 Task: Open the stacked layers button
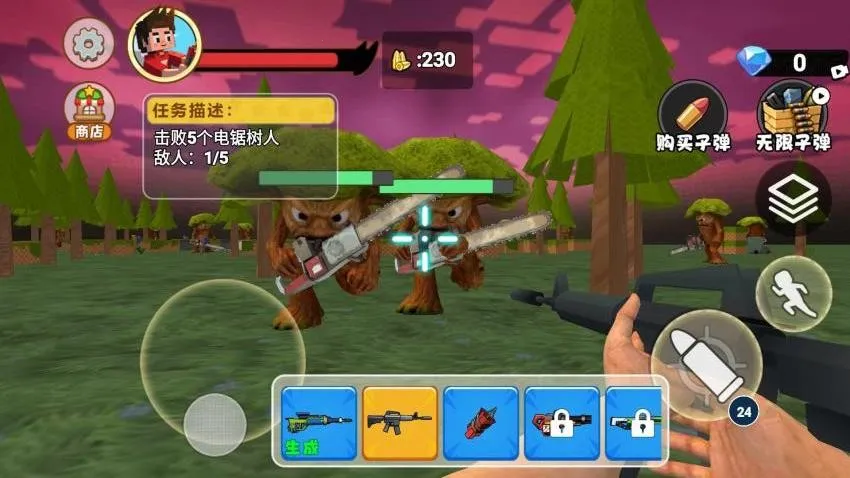[x=792, y=201]
